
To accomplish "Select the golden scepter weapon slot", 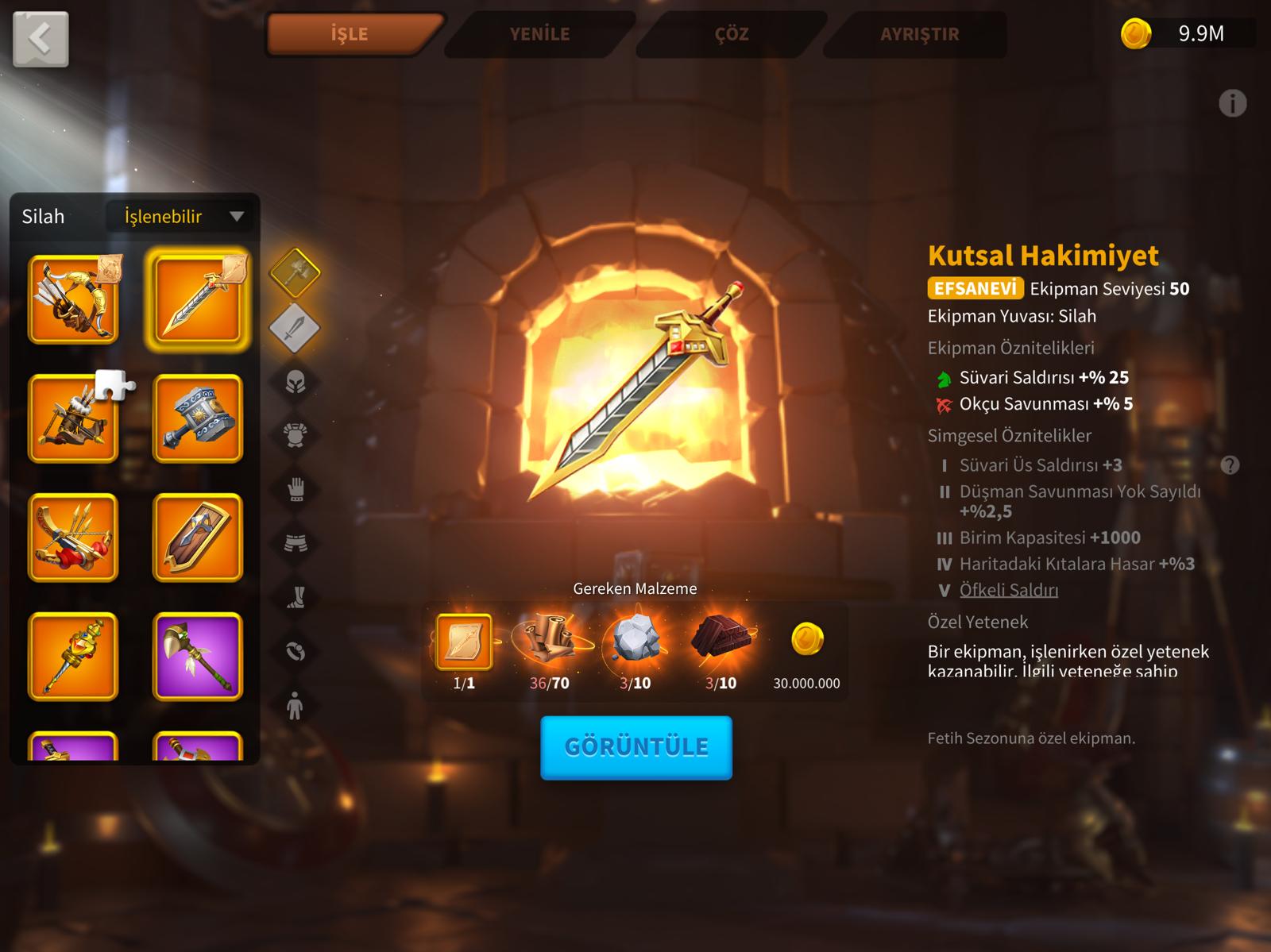I will click(73, 657).
